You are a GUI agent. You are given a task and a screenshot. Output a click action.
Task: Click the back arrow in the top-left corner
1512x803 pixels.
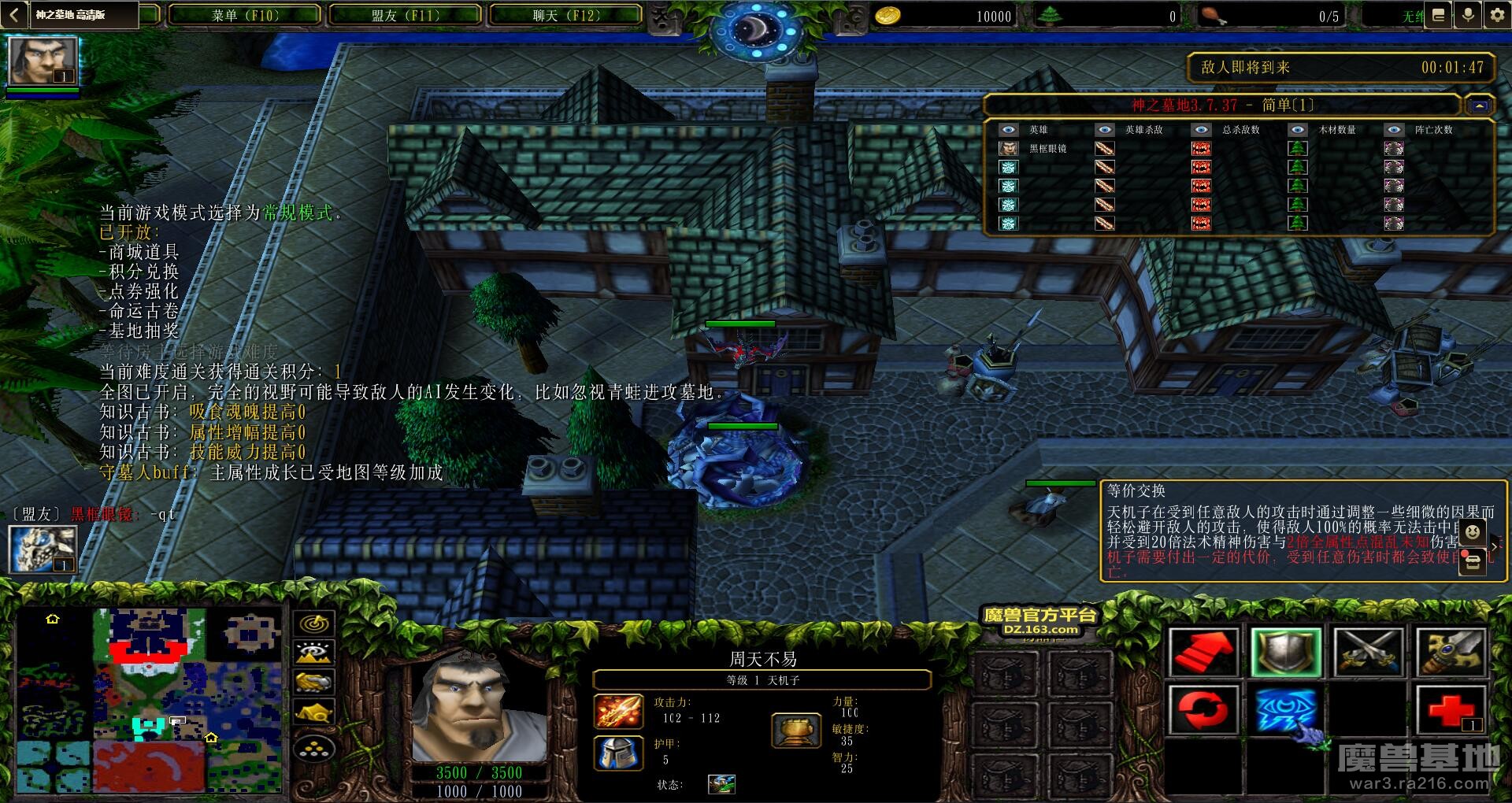click(x=13, y=15)
